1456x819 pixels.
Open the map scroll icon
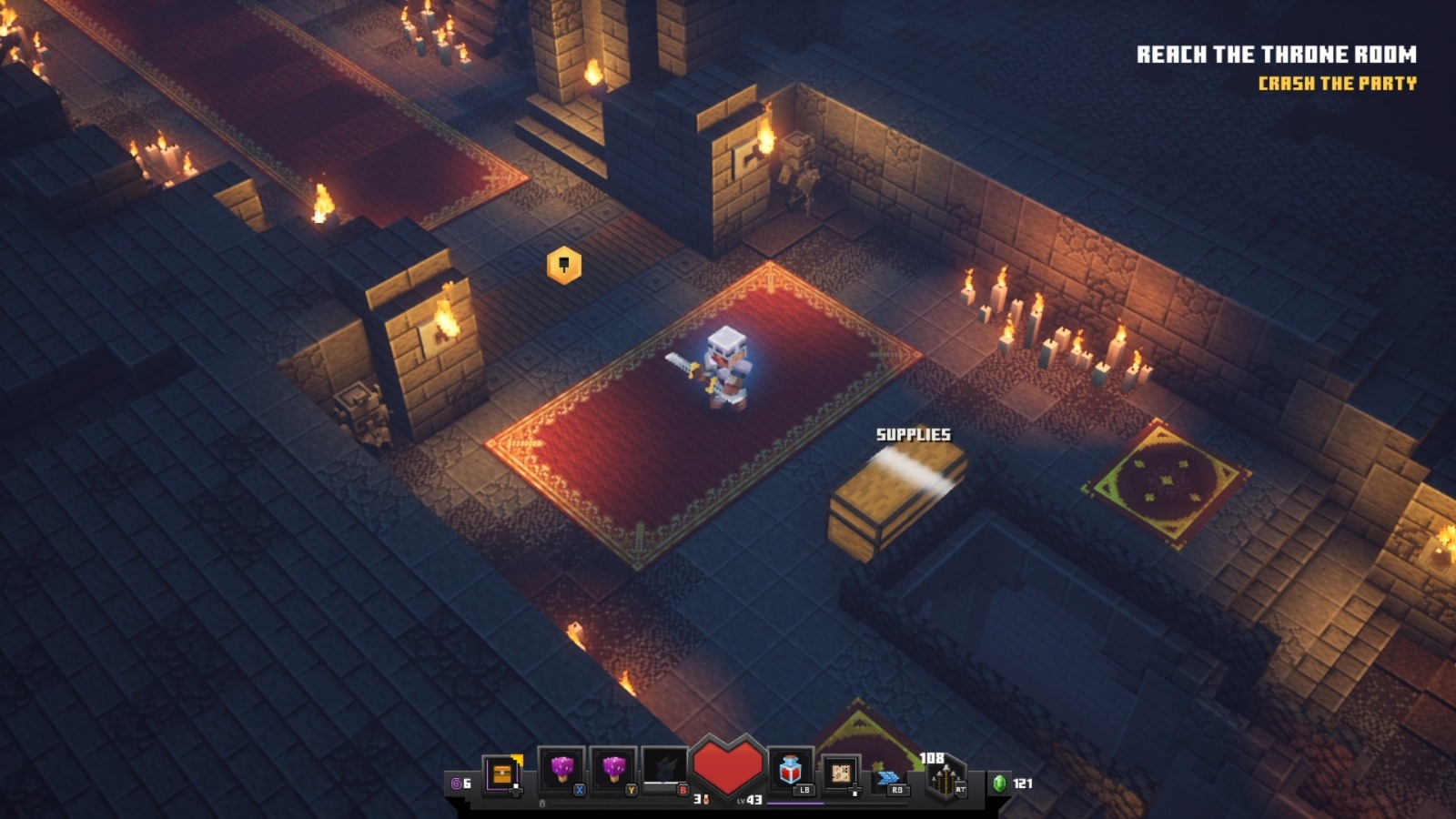pos(841,773)
